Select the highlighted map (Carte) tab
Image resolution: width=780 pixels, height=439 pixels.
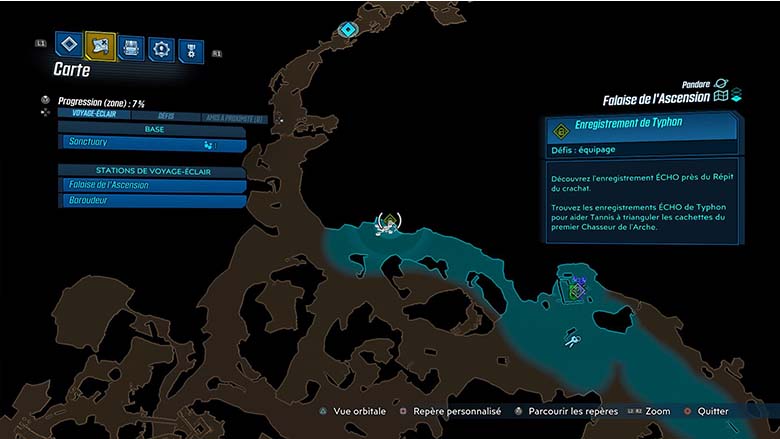[x=100, y=45]
